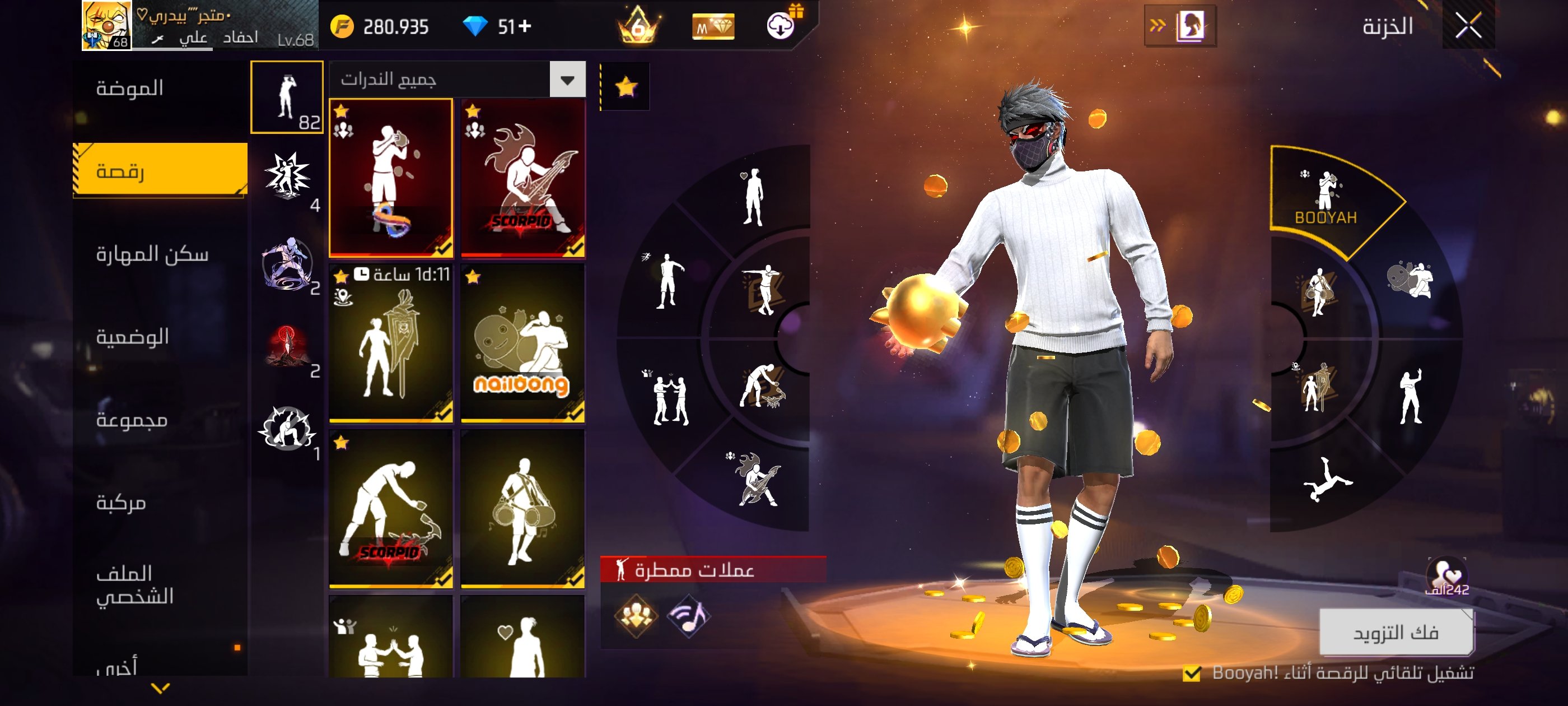
Task: Select the BOOYAH emote wheel slot
Action: click(1326, 198)
